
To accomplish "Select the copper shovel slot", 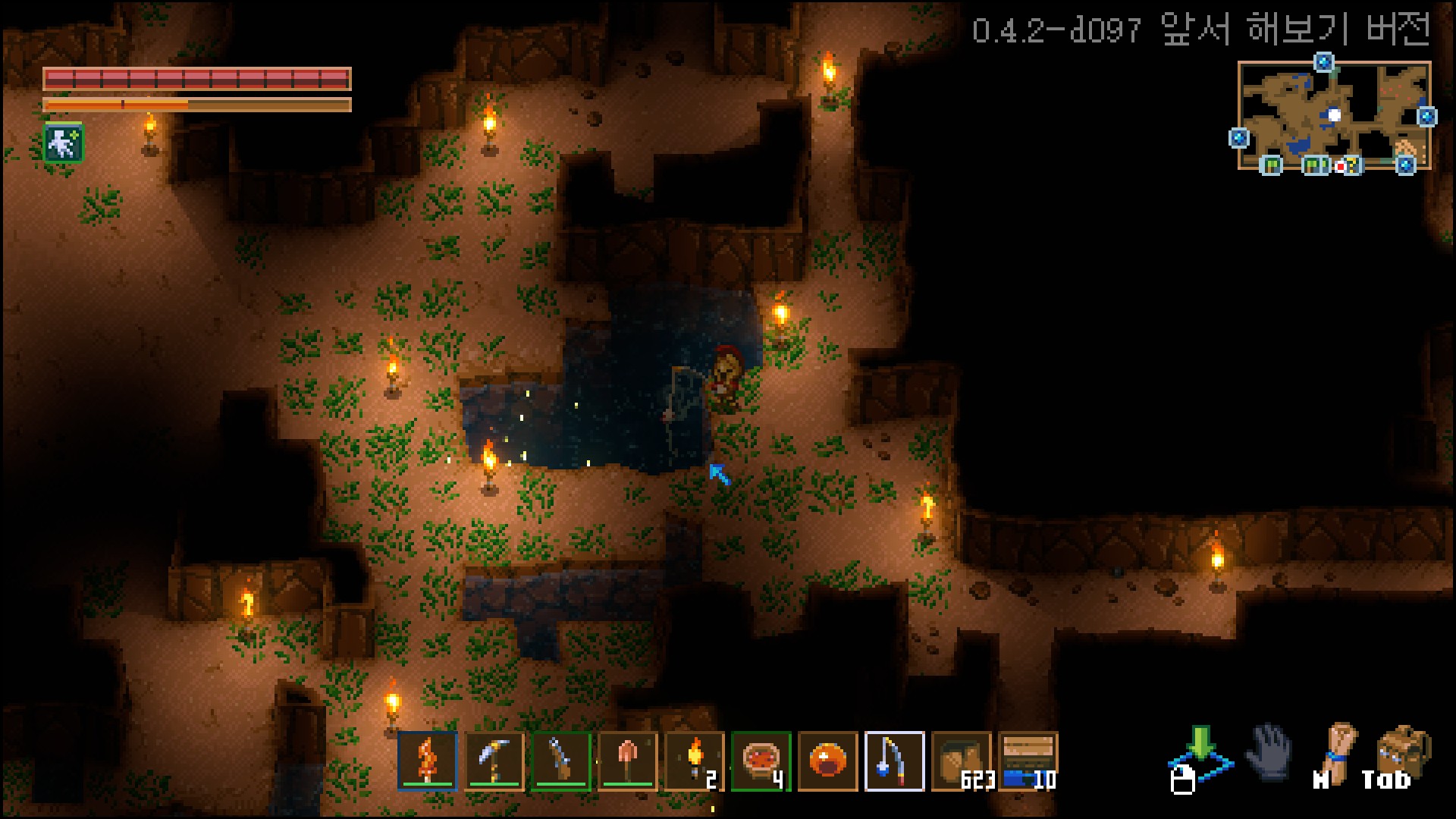I will coord(628,761).
